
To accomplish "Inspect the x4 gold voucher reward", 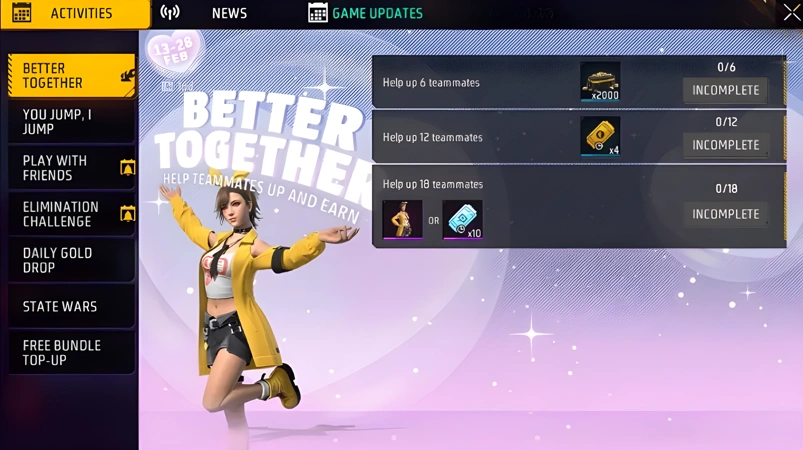I will pos(600,136).
